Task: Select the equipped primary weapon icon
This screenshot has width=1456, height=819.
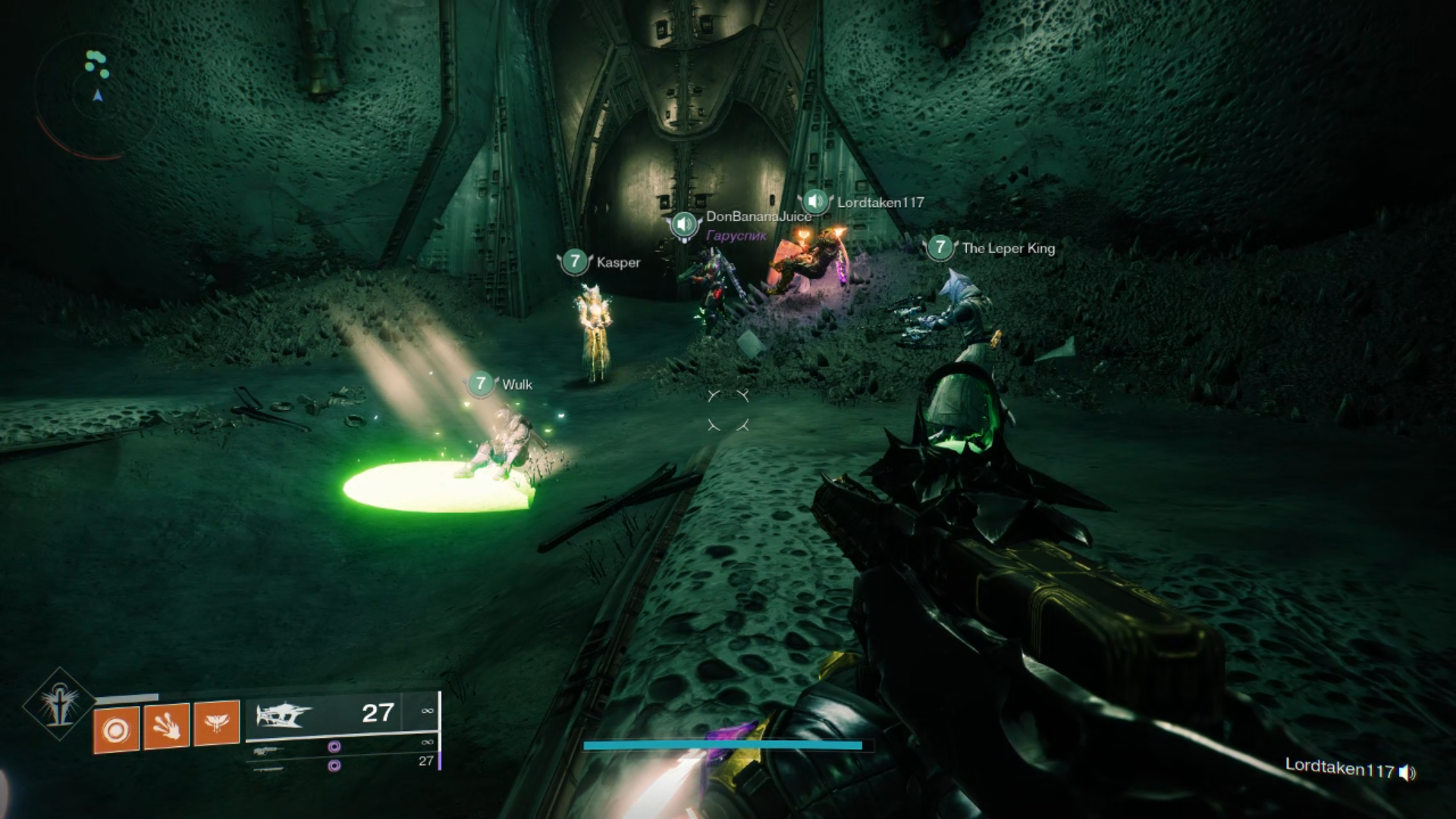Action: [x=284, y=714]
